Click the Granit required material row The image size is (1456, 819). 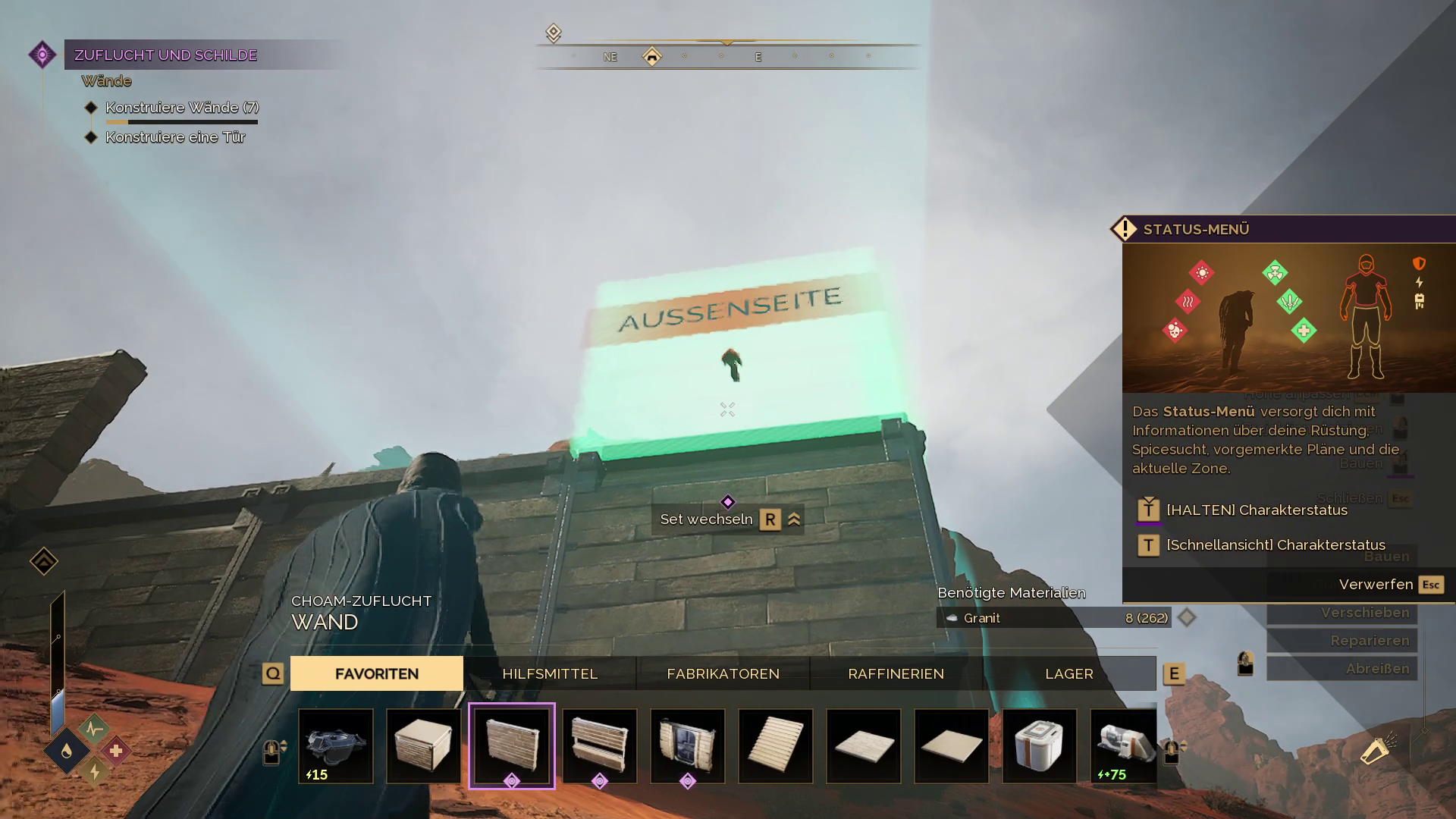pos(1054,618)
